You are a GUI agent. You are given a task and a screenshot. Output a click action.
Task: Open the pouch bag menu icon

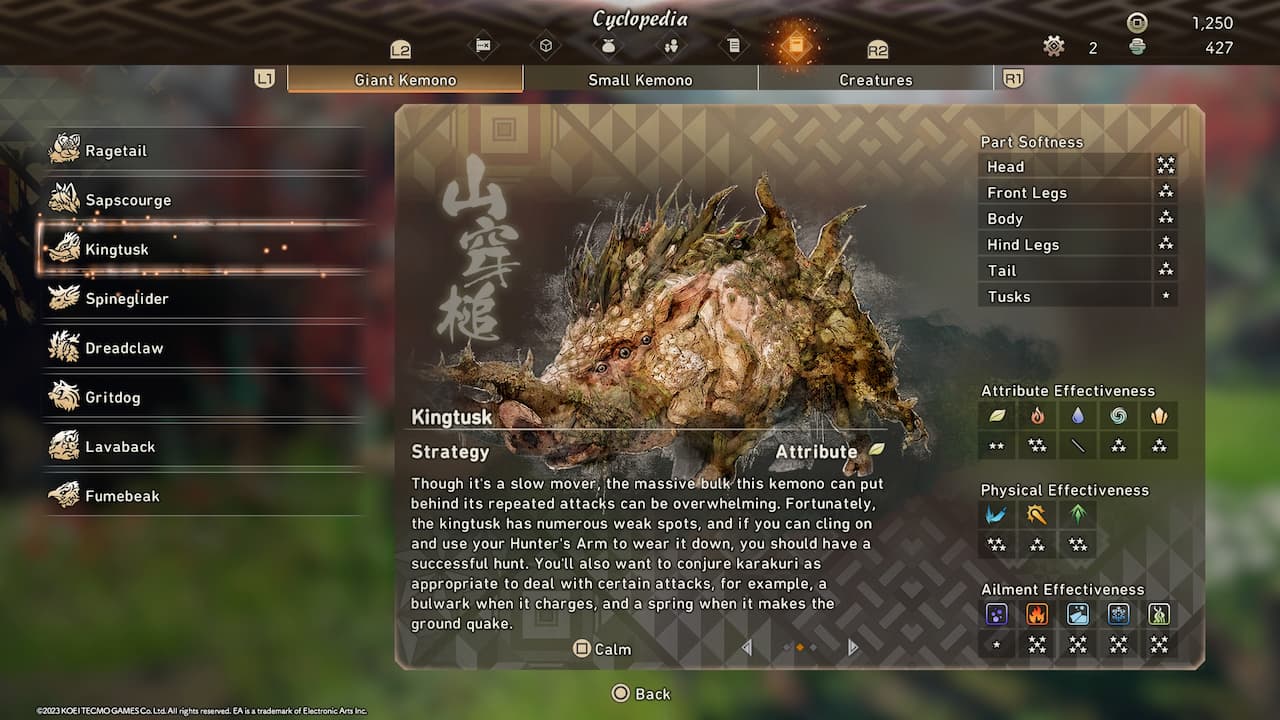pyautogui.click(x=607, y=45)
